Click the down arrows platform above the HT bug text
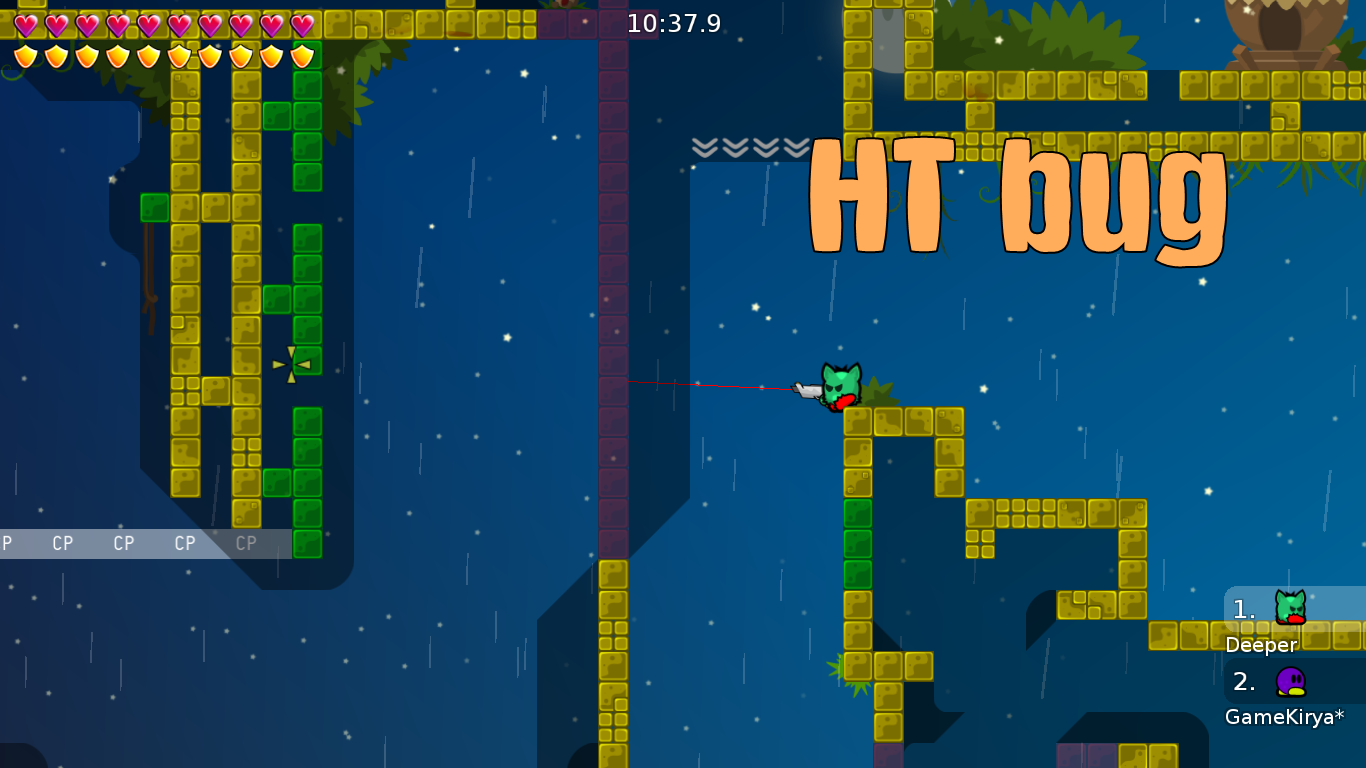The image size is (1366, 768). pyautogui.click(x=748, y=148)
